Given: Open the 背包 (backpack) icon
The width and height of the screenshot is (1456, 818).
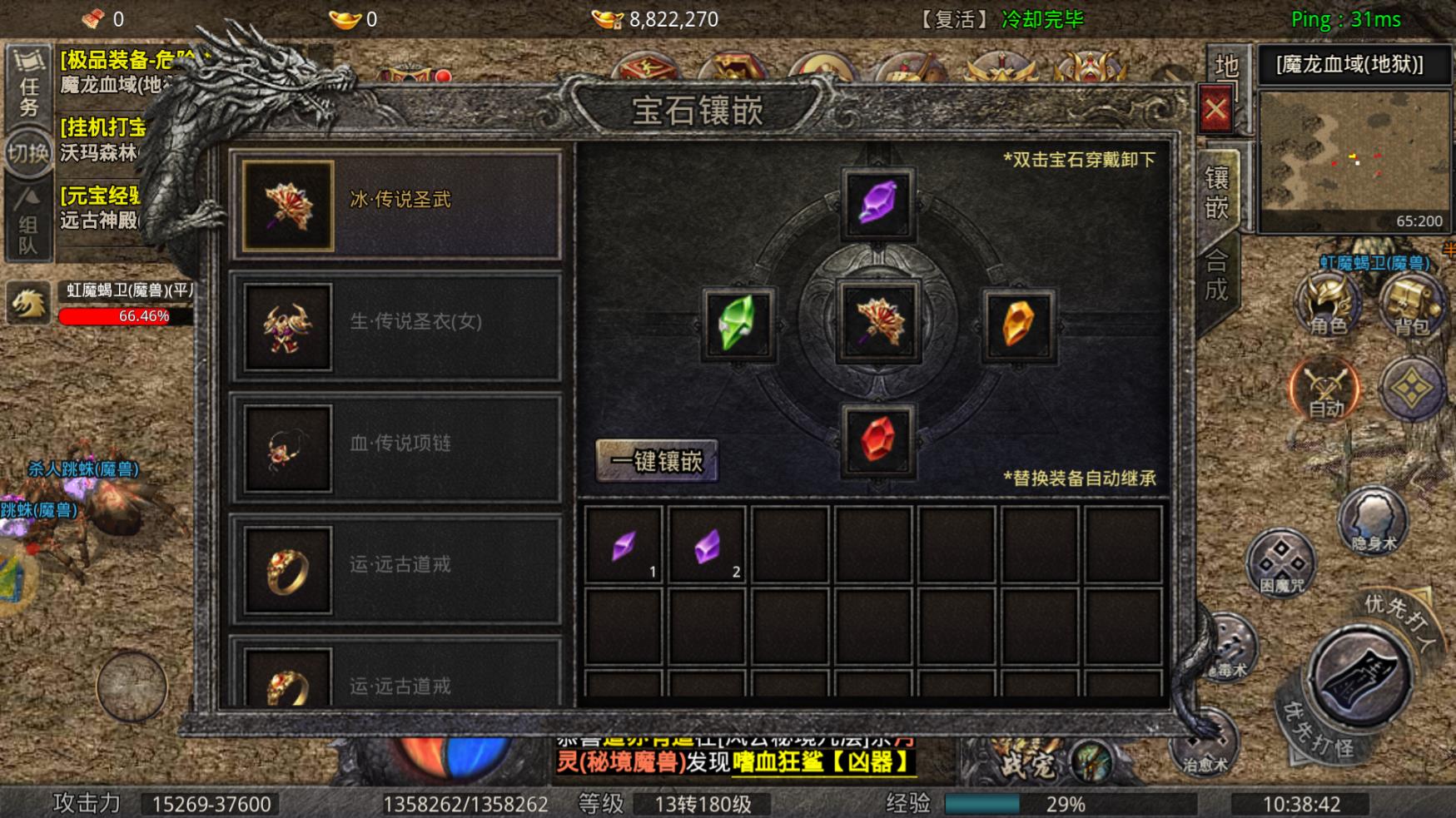Looking at the screenshot, I should pos(1410,304).
